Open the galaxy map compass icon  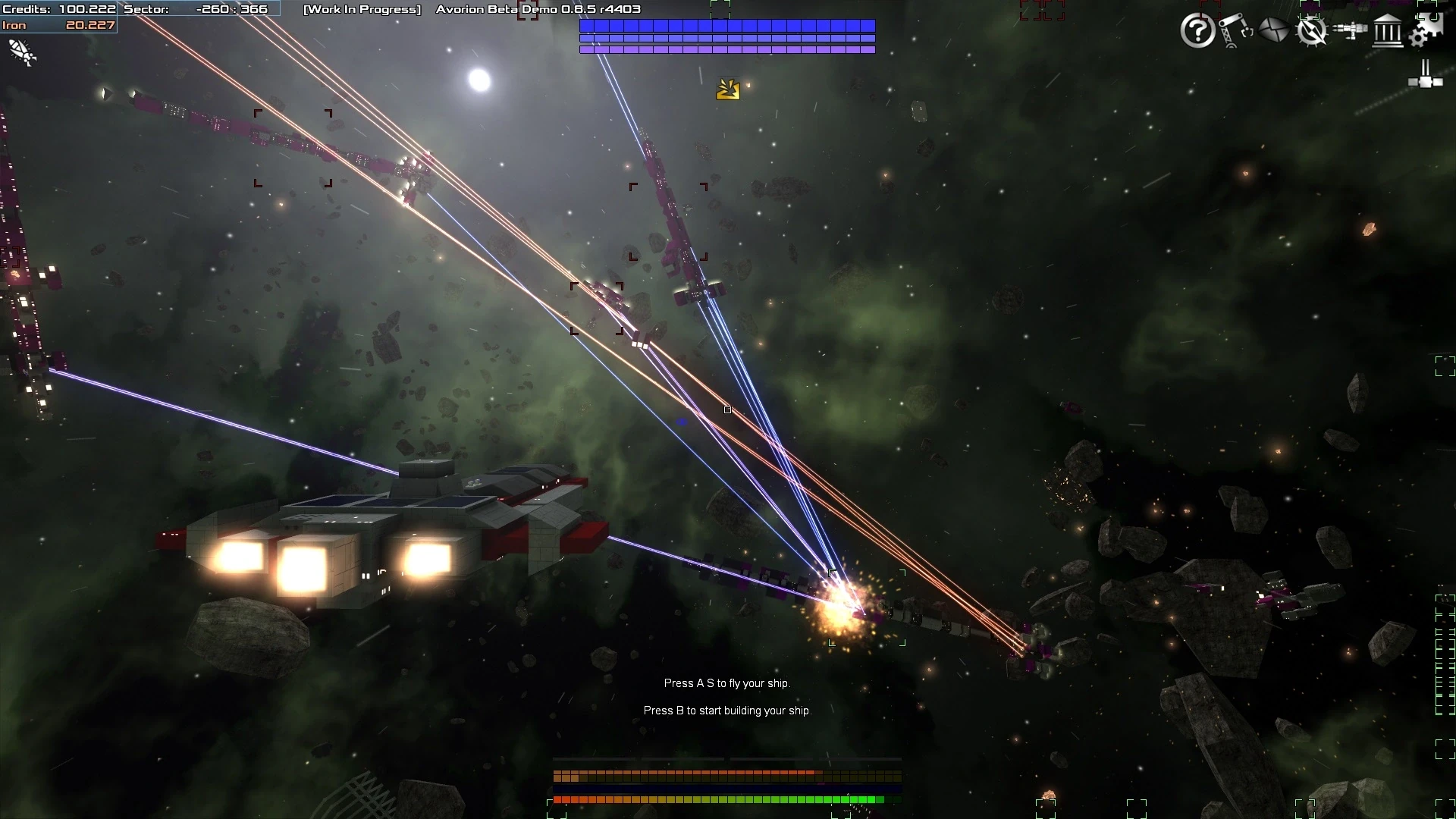pyautogui.click(x=1313, y=32)
